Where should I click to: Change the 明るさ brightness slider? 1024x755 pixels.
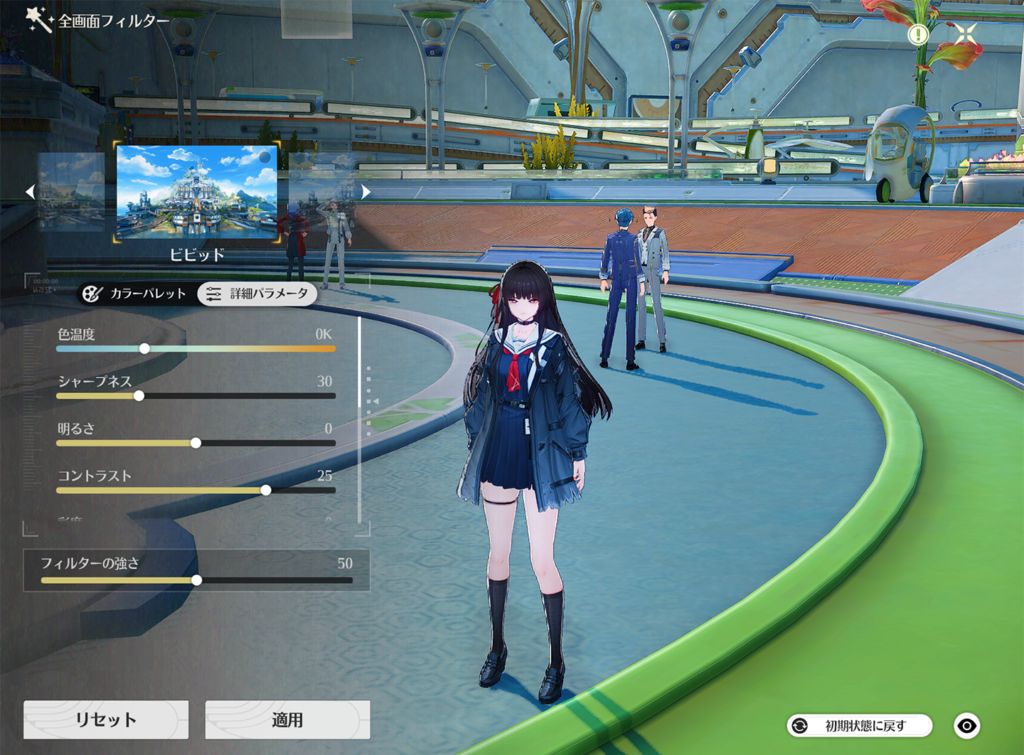(196, 443)
